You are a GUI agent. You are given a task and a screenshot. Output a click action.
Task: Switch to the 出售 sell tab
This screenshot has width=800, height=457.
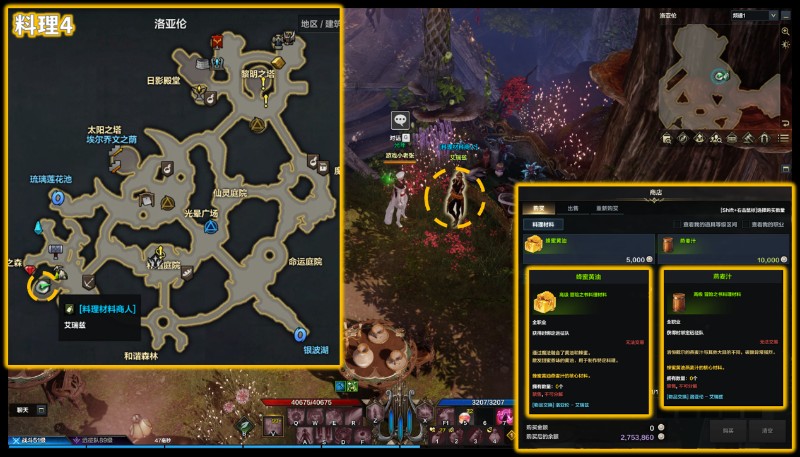(x=573, y=208)
